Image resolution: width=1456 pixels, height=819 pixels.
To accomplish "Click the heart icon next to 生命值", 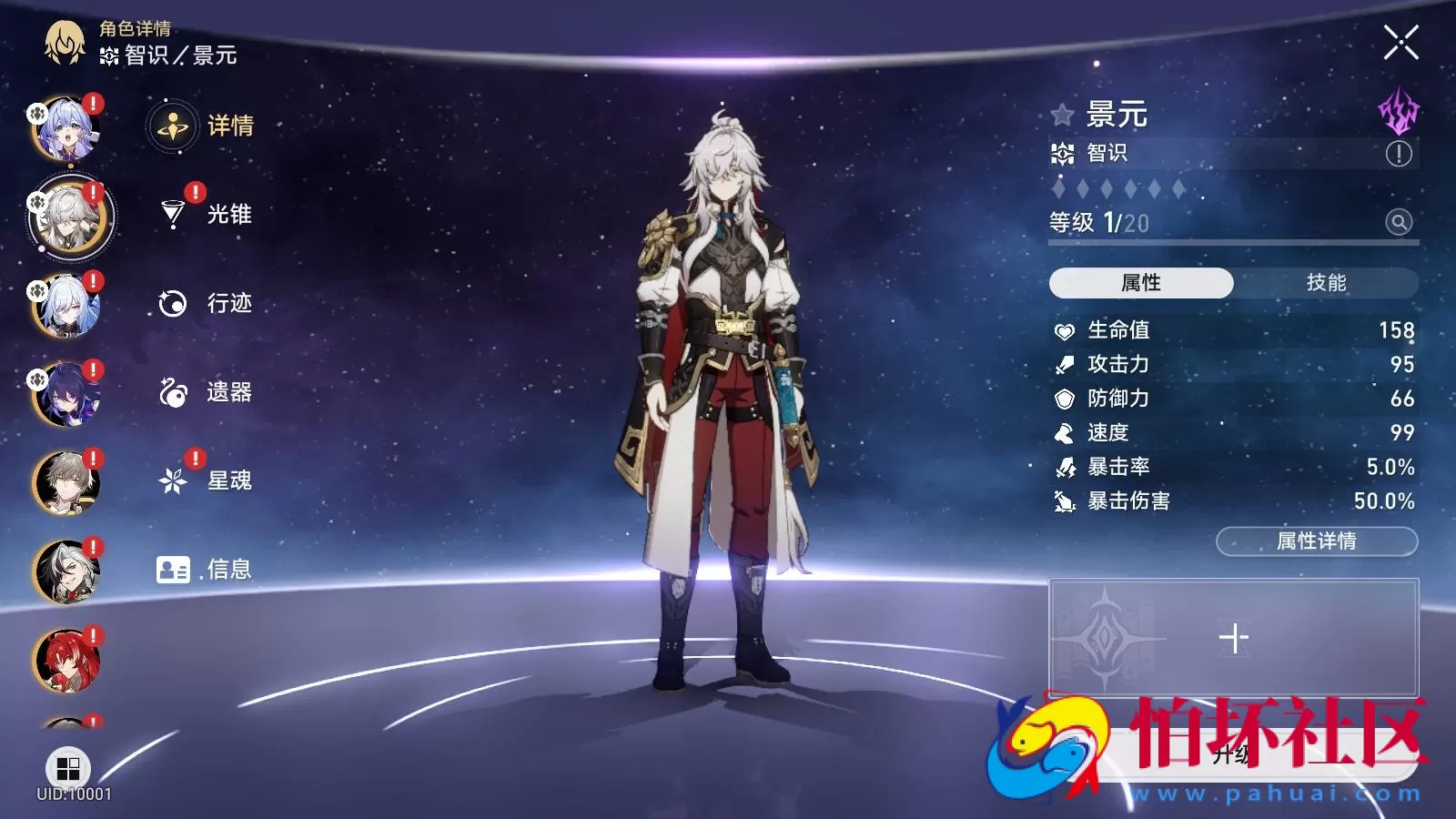I will coord(1063,330).
